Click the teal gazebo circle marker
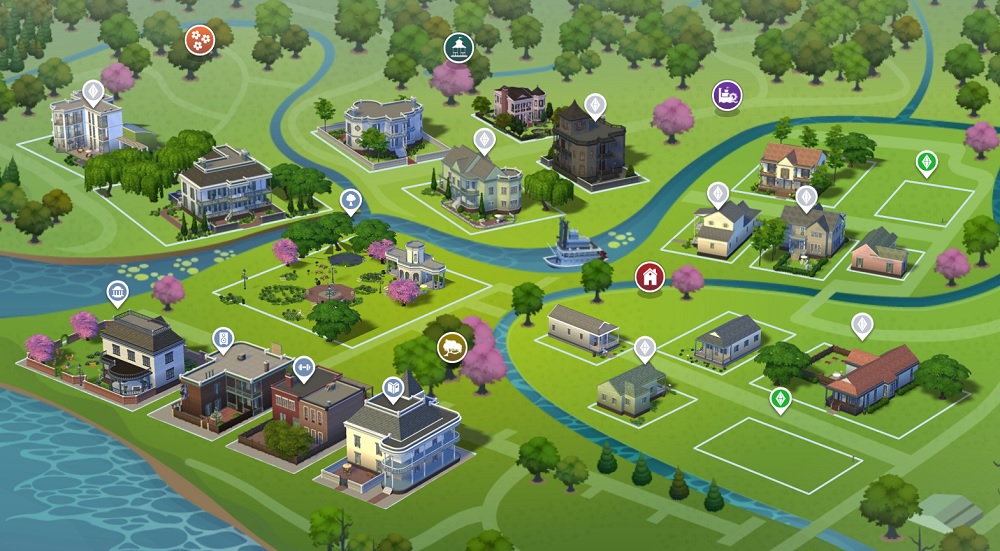The width and height of the screenshot is (1000, 551). pyautogui.click(x=458, y=47)
